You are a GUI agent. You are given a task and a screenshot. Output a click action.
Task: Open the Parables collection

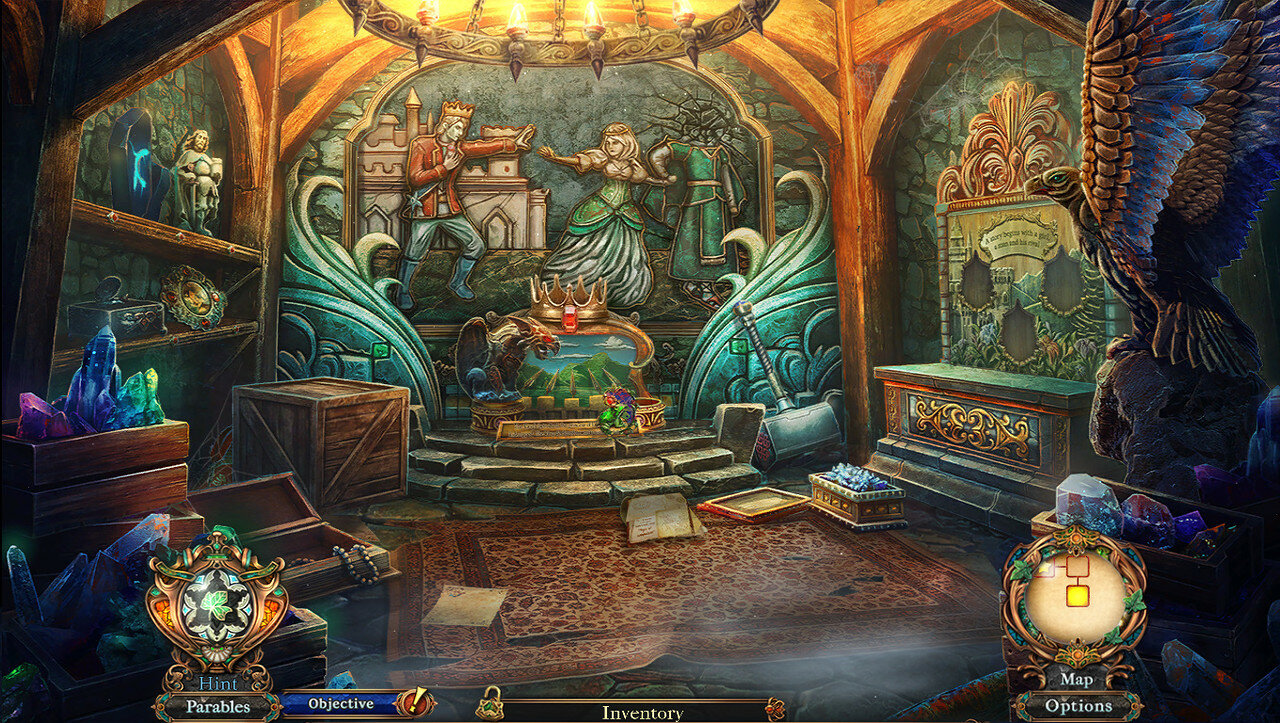coord(216,707)
